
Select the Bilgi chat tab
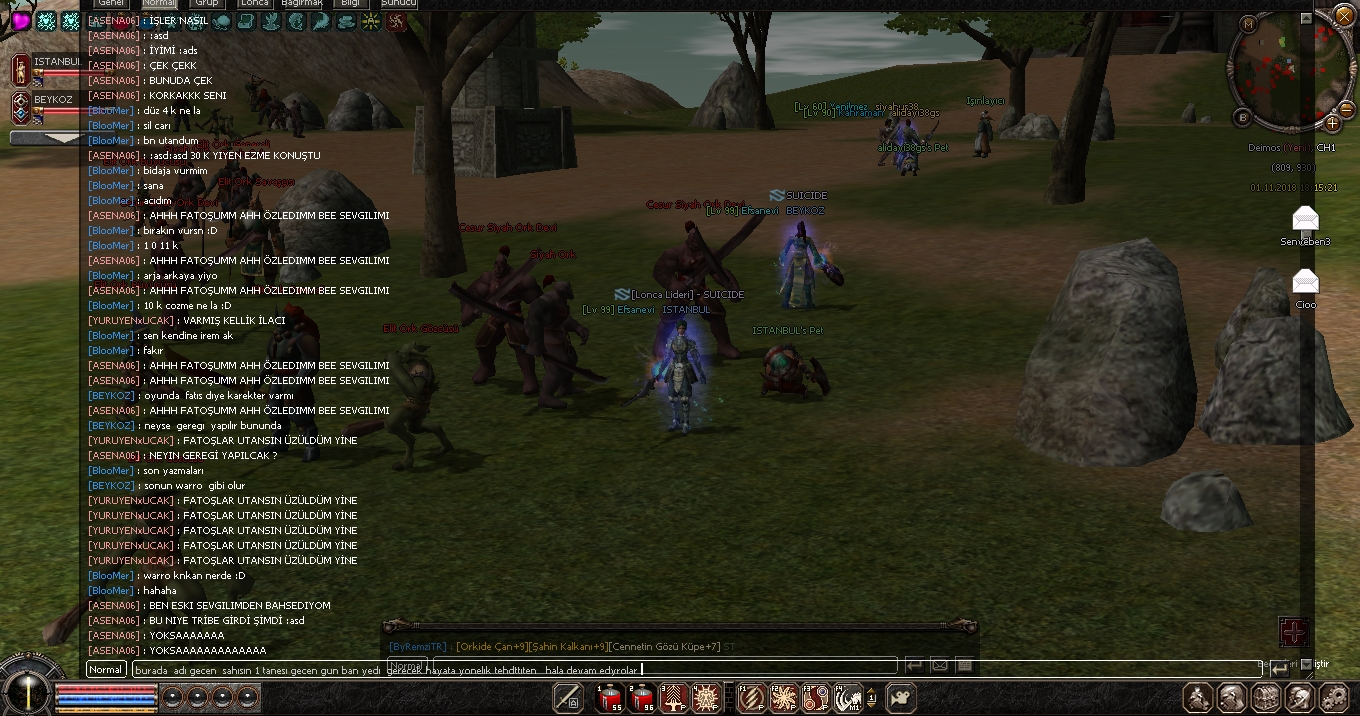(350, 4)
